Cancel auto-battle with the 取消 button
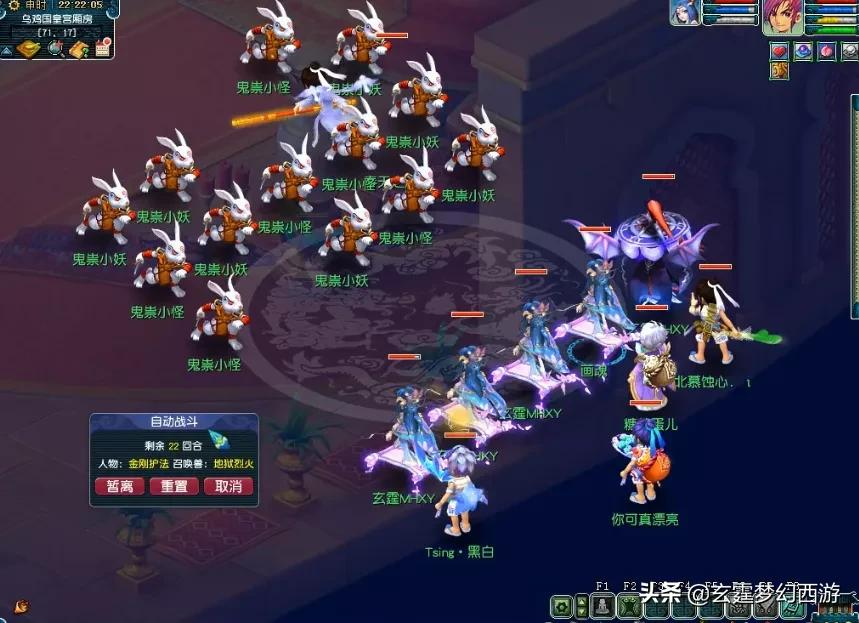This screenshot has width=859, height=623. point(228,486)
